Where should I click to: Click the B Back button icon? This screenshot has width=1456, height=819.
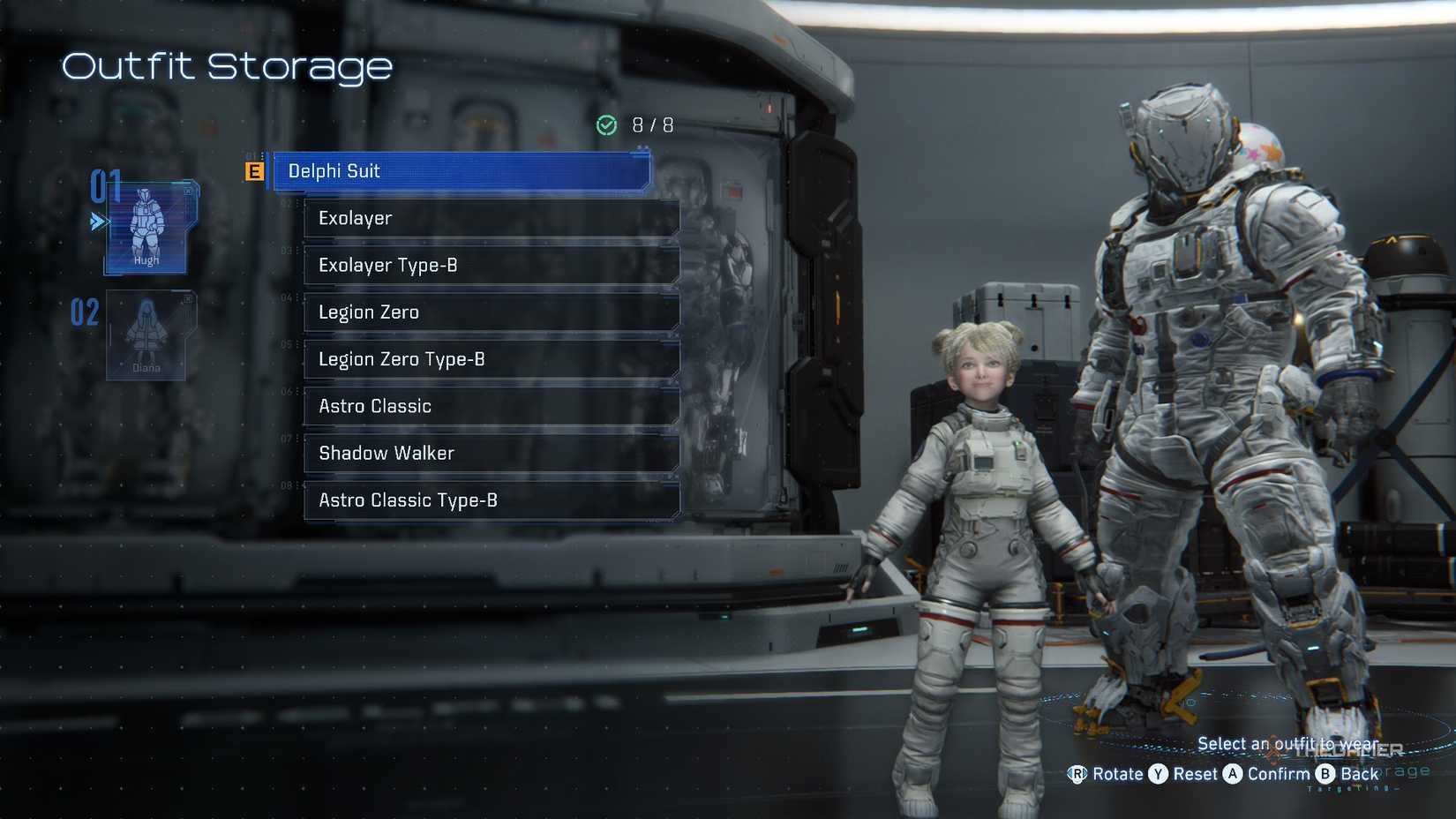(1325, 775)
